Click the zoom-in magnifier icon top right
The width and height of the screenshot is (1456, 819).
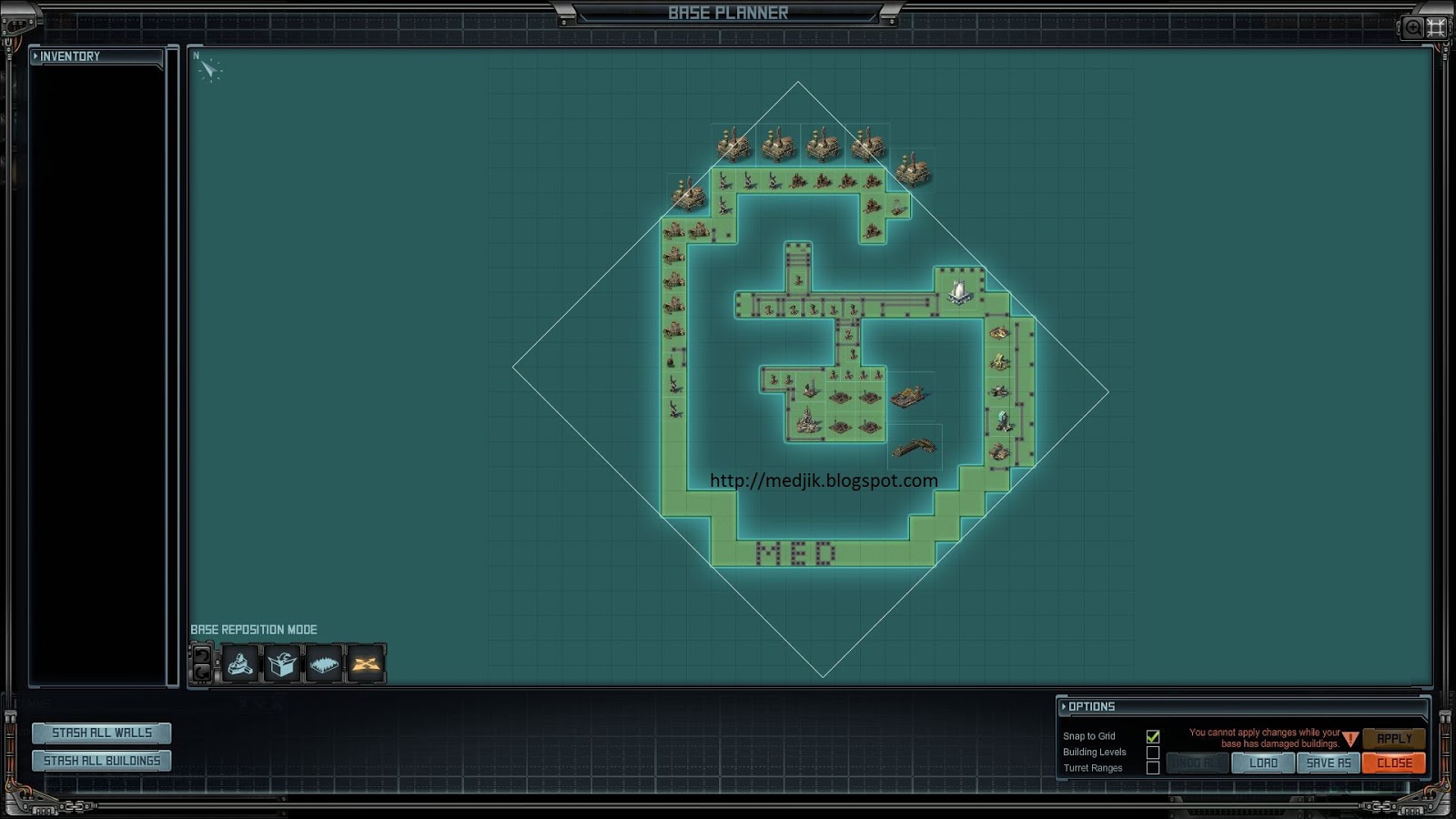tap(1411, 28)
